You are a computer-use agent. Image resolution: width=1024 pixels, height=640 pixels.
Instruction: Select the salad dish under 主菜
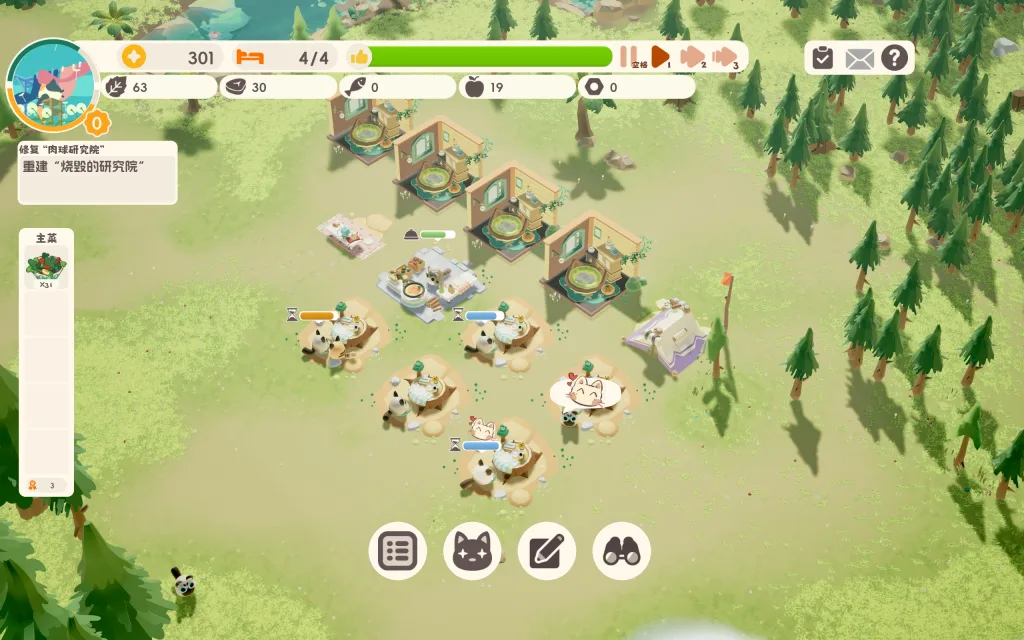(x=46, y=268)
